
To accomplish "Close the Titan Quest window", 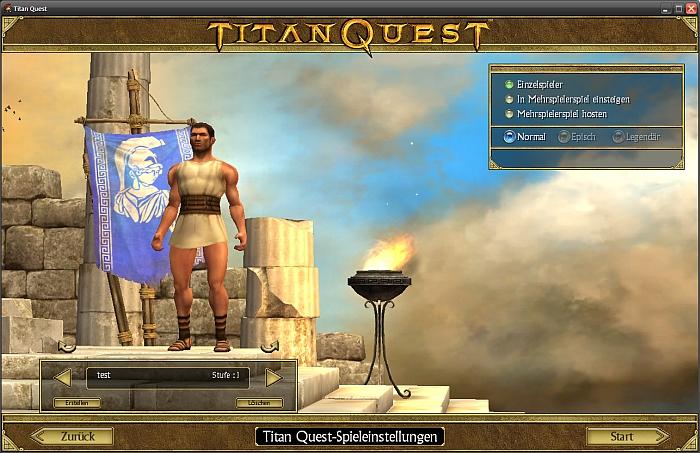I will pos(690,8).
